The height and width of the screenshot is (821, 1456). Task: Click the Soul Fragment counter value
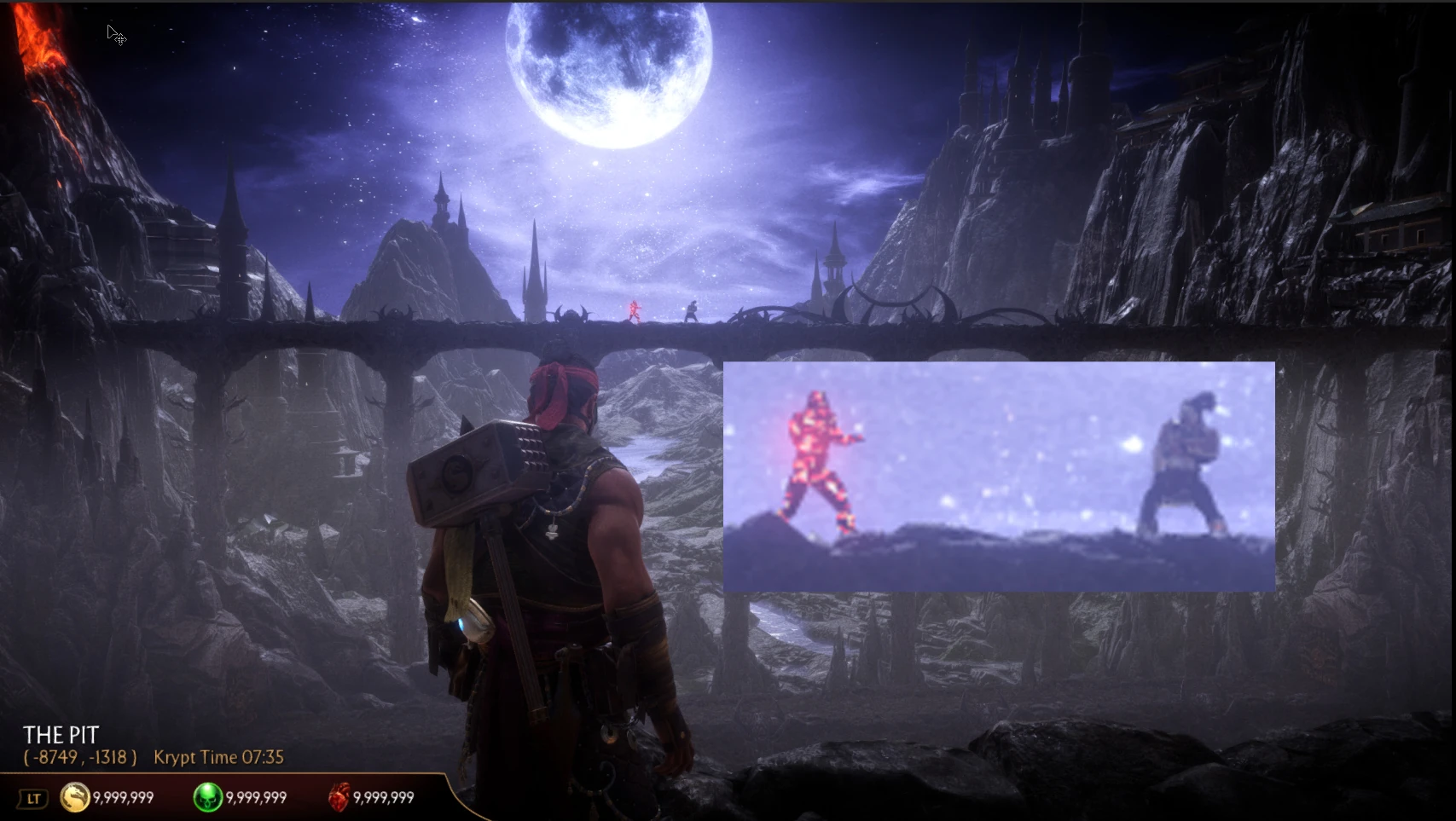255,798
